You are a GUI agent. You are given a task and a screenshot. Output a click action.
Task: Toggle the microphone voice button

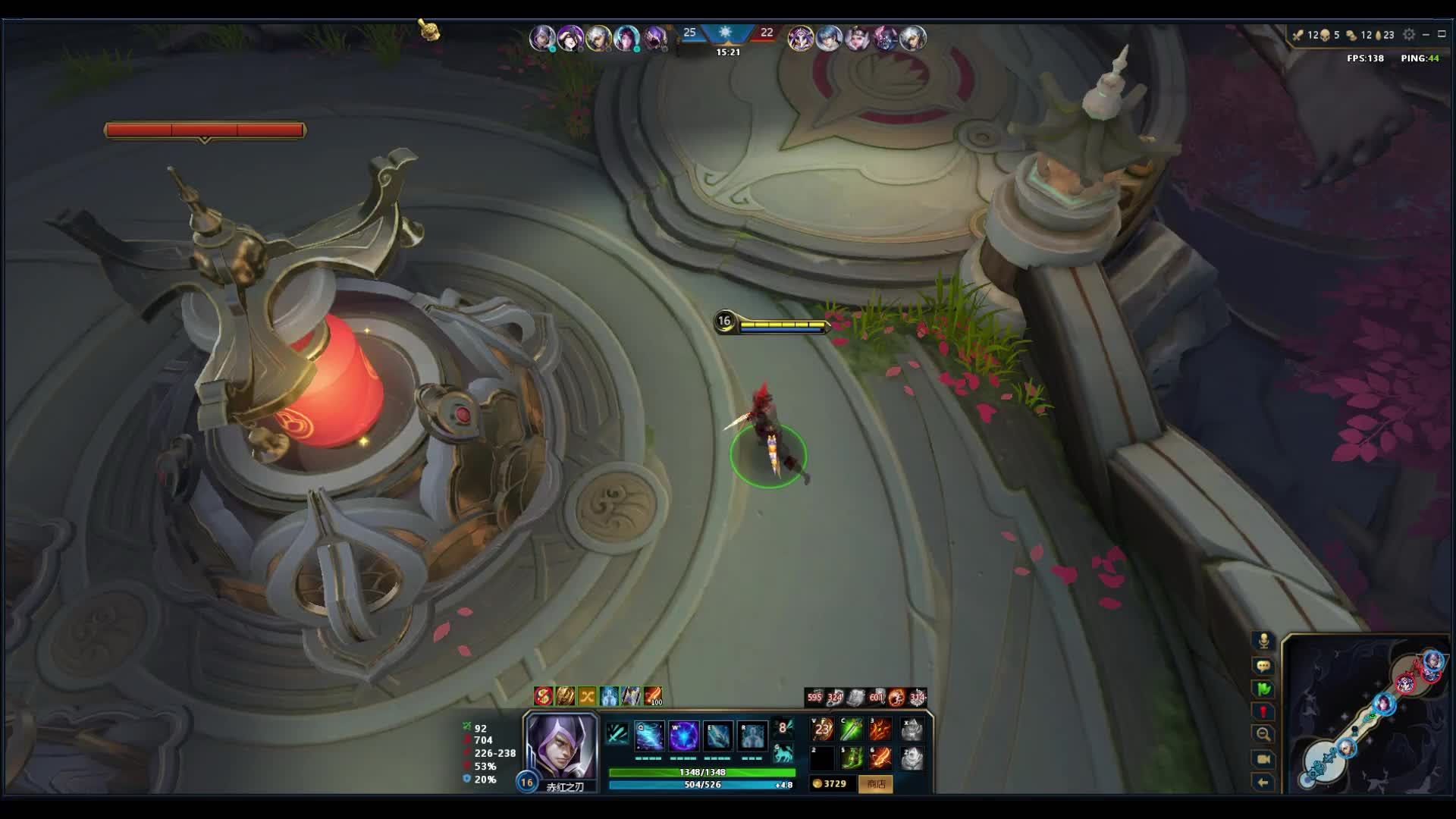point(1263,642)
